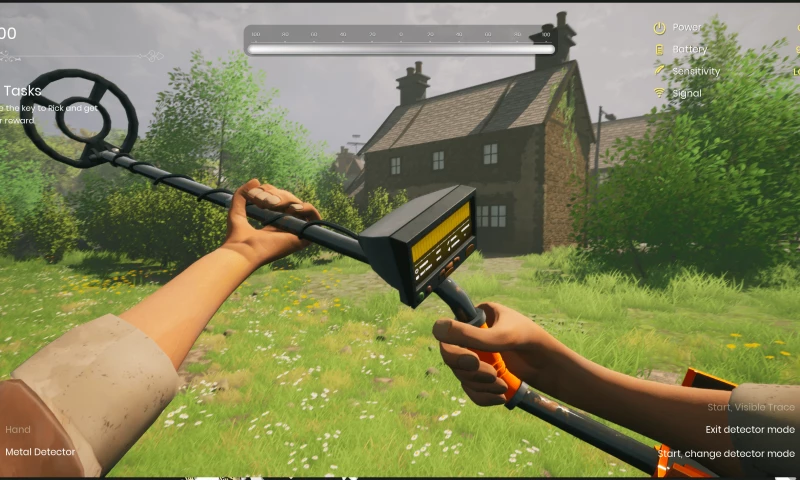
Task: Toggle the Visible Trace option
Action: 750,407
